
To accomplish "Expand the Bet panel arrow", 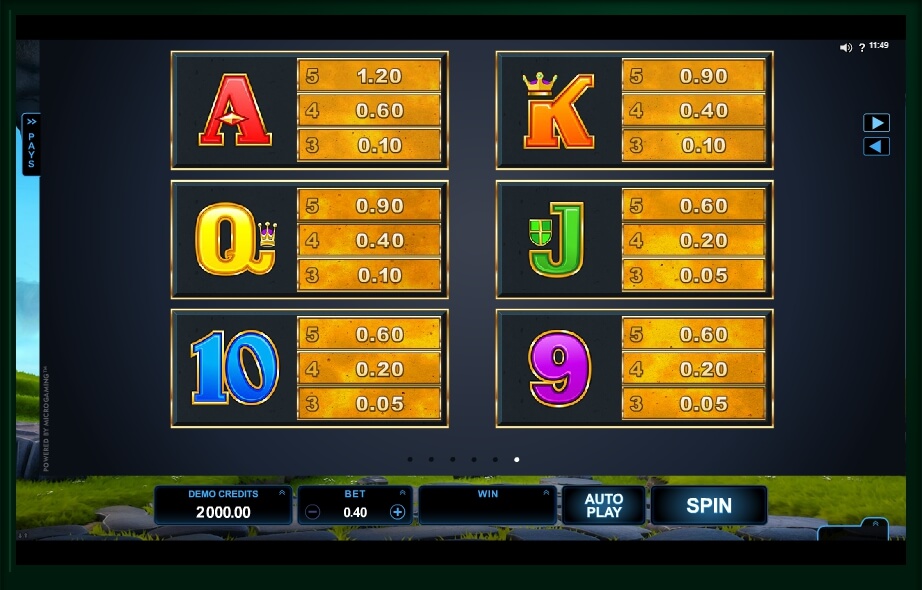I will click(403, 493).
